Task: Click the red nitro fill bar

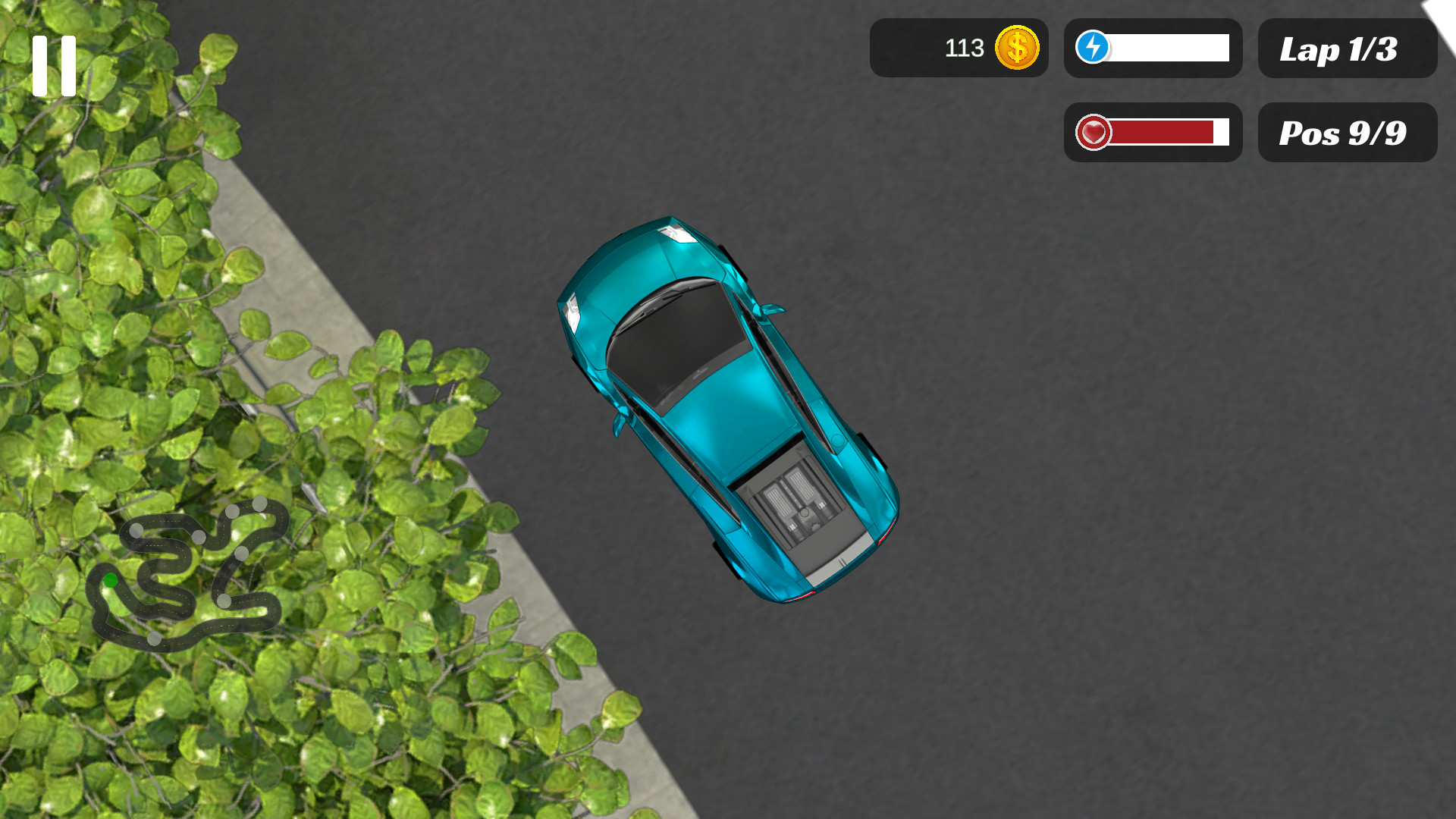Action: tap(1164, 132)
